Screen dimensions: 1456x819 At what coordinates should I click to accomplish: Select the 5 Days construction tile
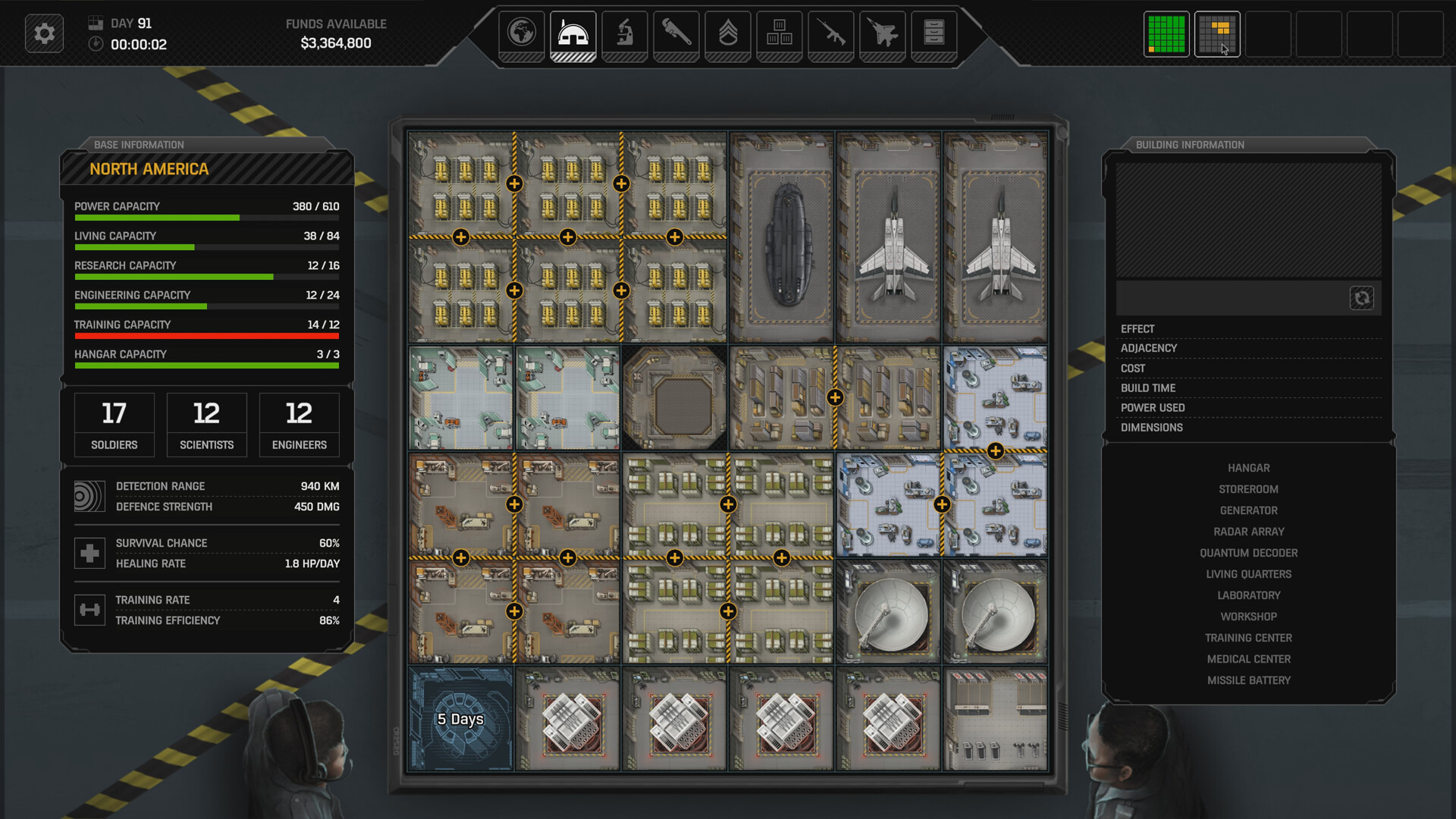(x=460, y=719)
